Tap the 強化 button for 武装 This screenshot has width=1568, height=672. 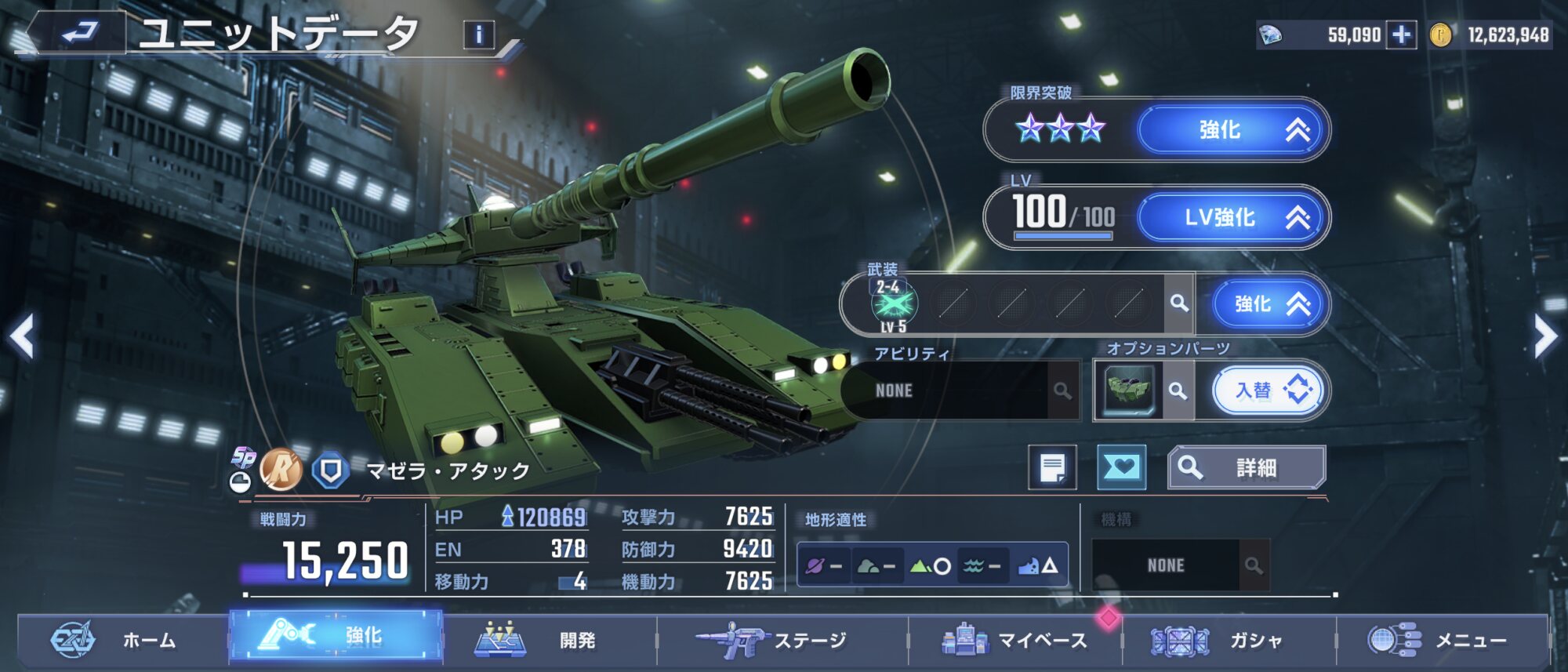[1269, 304]
